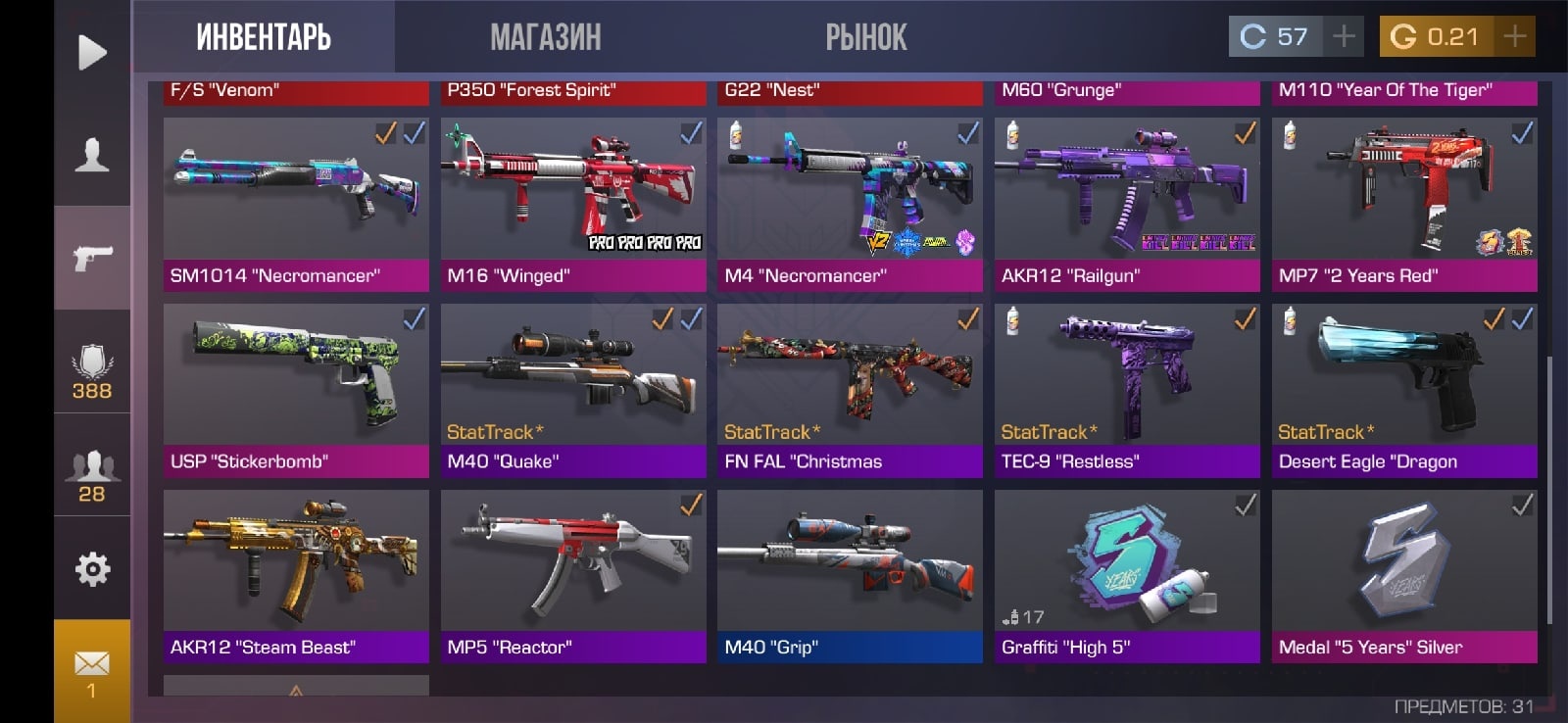This screenshot has height=723, width=1568.
Task: Open the mail envelope inbox
Action: click(x=92, y=672)
